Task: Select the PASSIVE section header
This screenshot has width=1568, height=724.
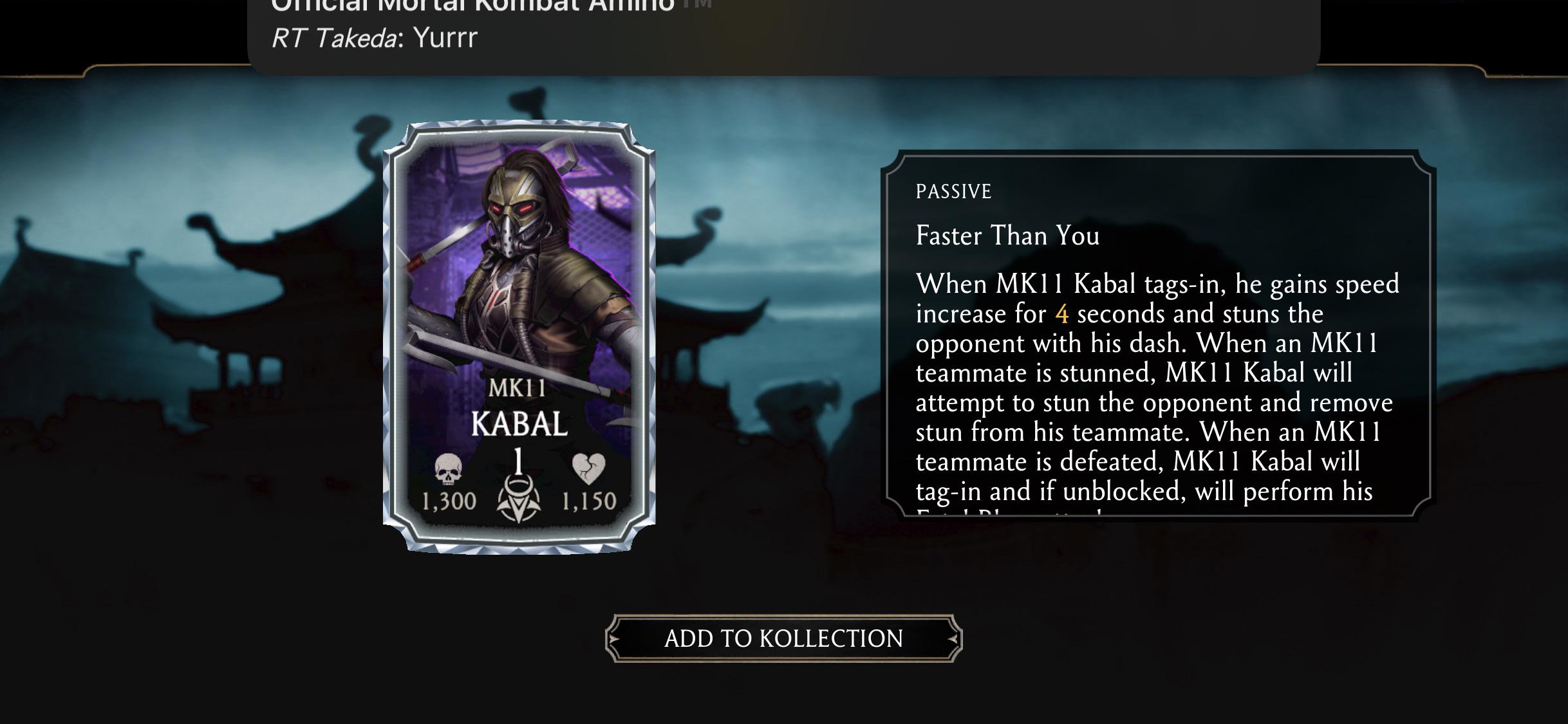Action: tap(953, 191)
